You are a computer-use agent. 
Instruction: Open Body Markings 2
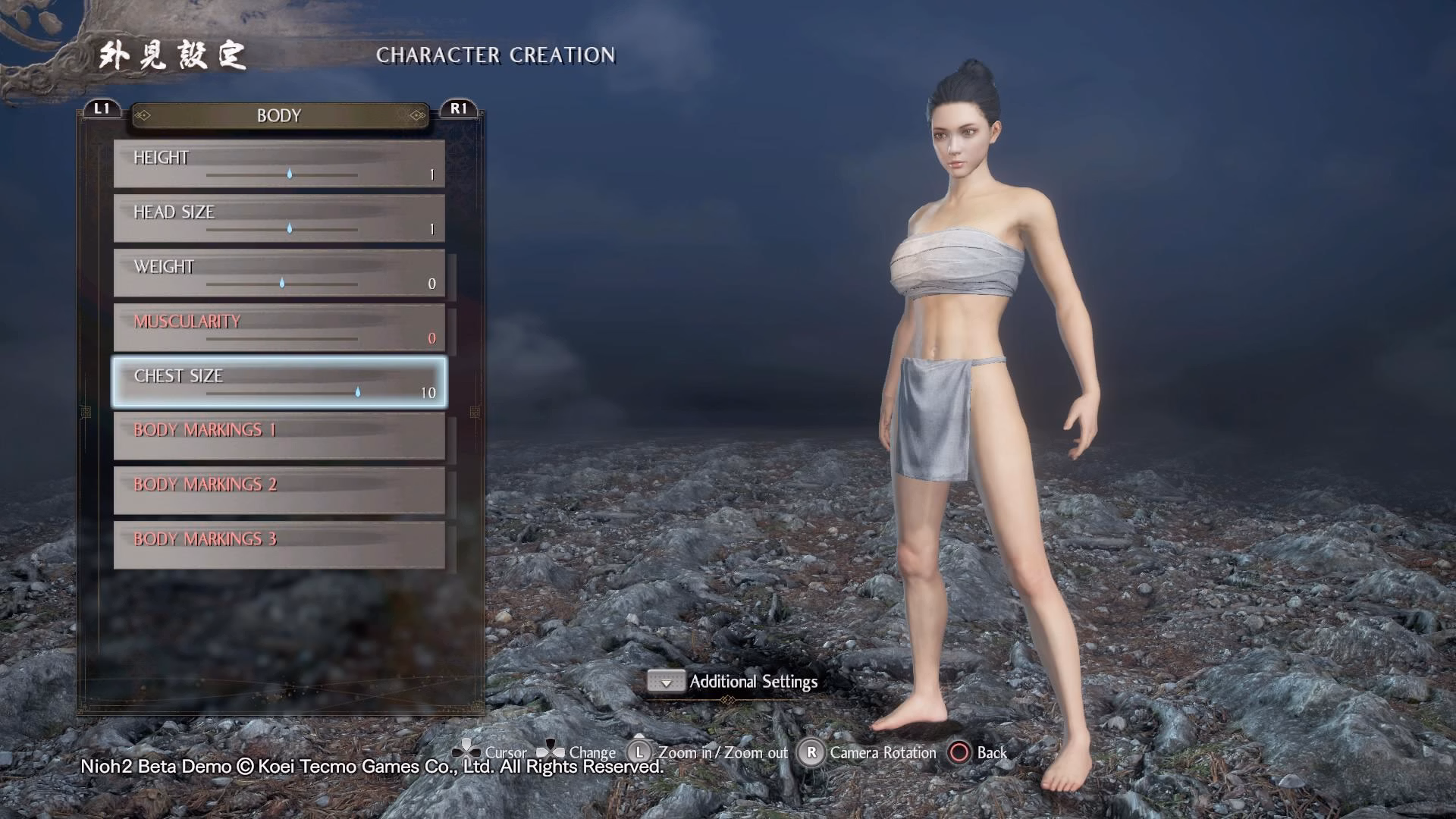279,491
